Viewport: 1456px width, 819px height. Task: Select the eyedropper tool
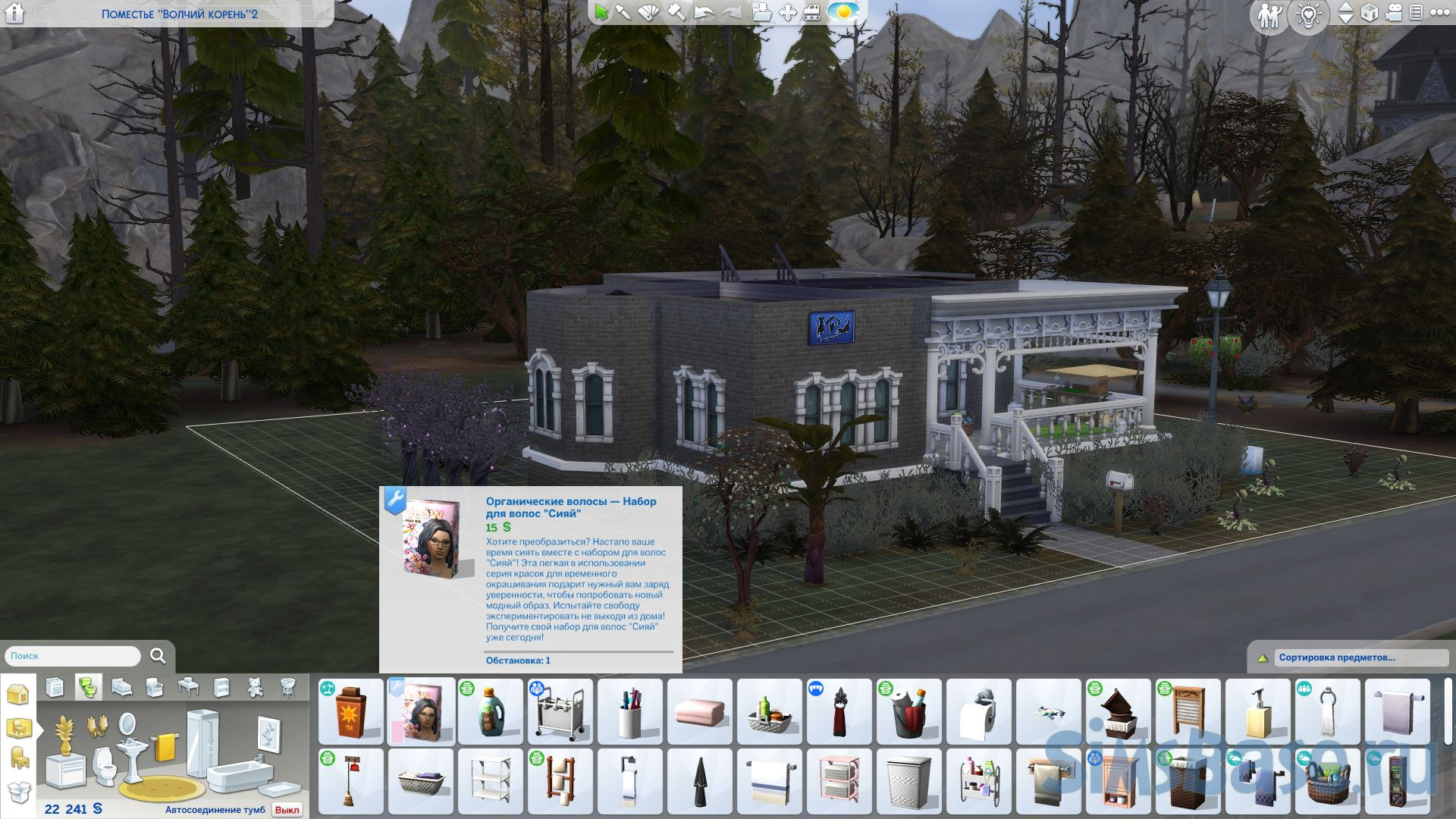[623, 13]
